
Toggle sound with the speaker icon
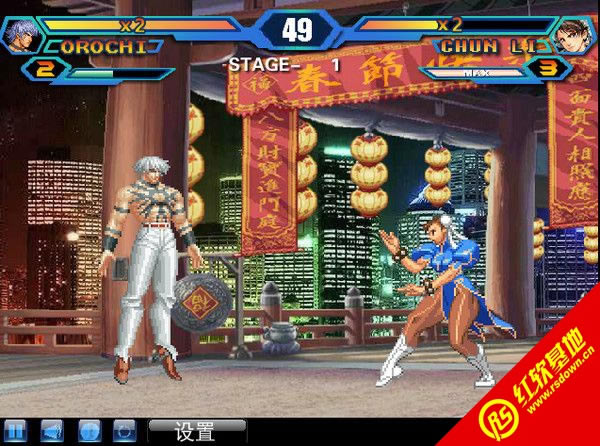point(52,432)
